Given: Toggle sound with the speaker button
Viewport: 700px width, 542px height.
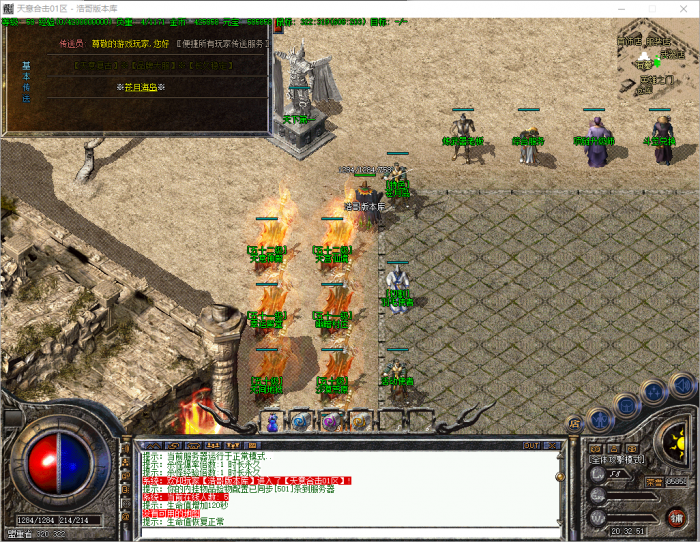Looking at the screenshot, I should pos(683,384).
